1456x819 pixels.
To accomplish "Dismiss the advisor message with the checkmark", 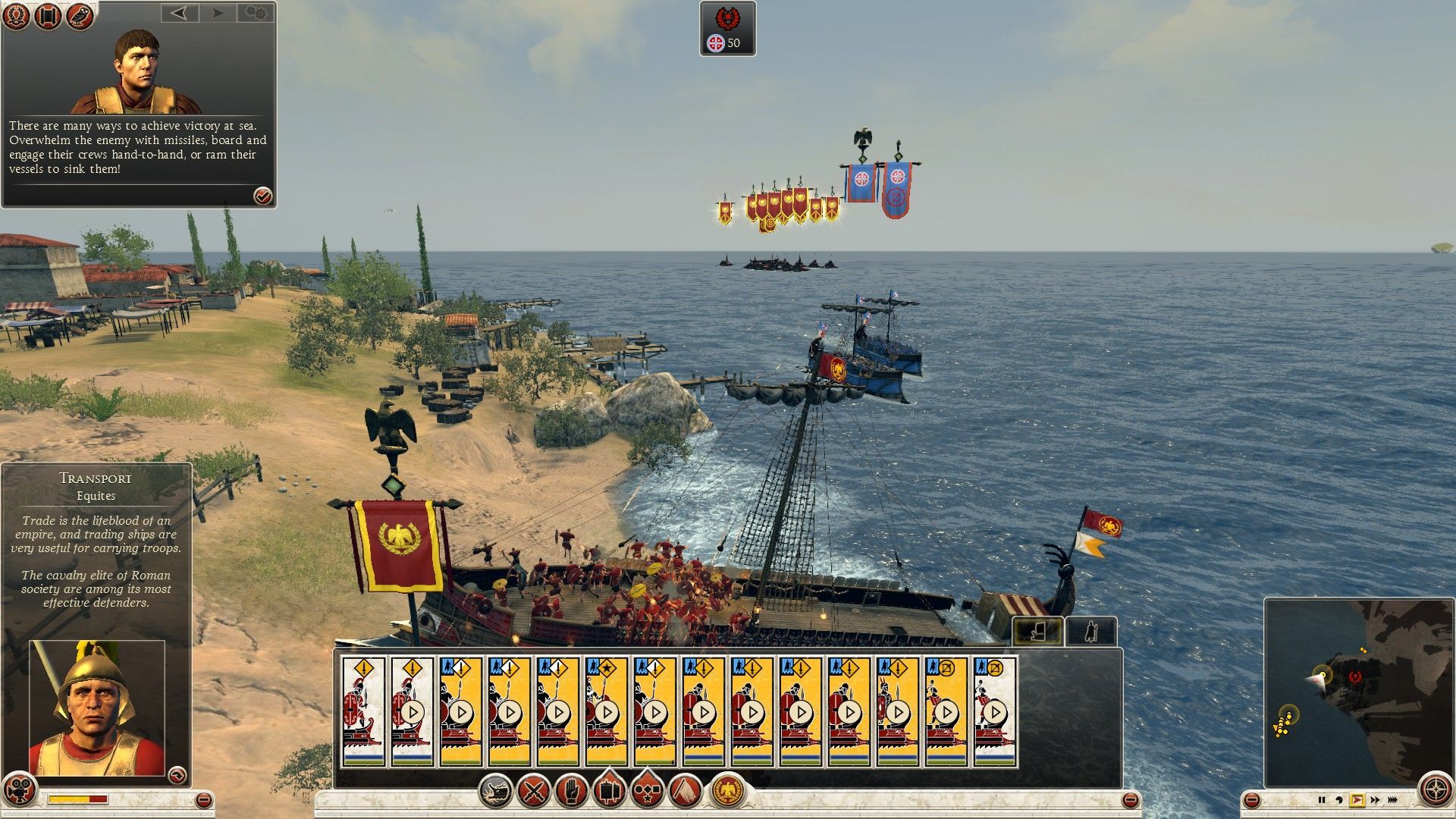I will [262, 196].
